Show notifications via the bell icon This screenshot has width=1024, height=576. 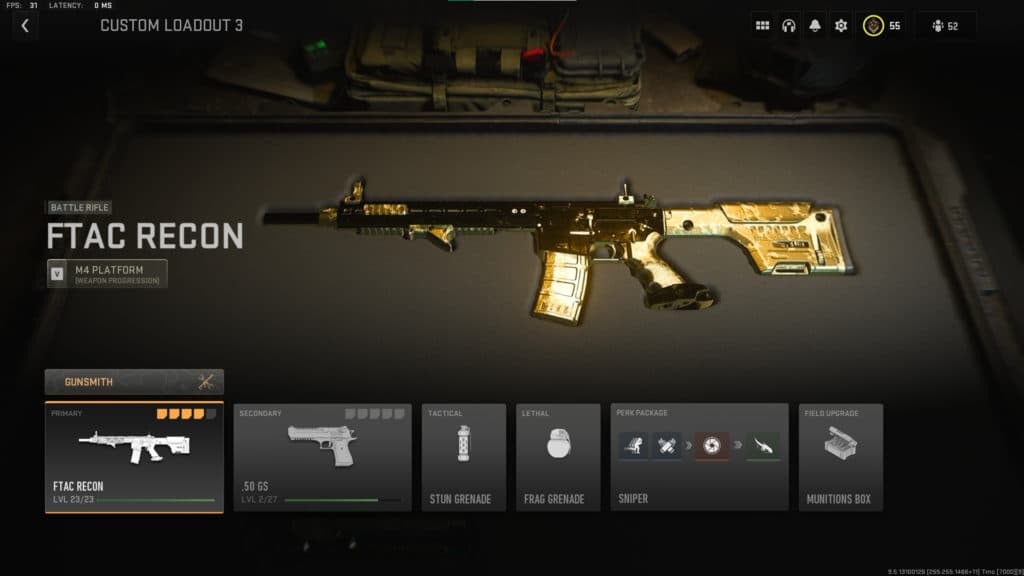815,26
